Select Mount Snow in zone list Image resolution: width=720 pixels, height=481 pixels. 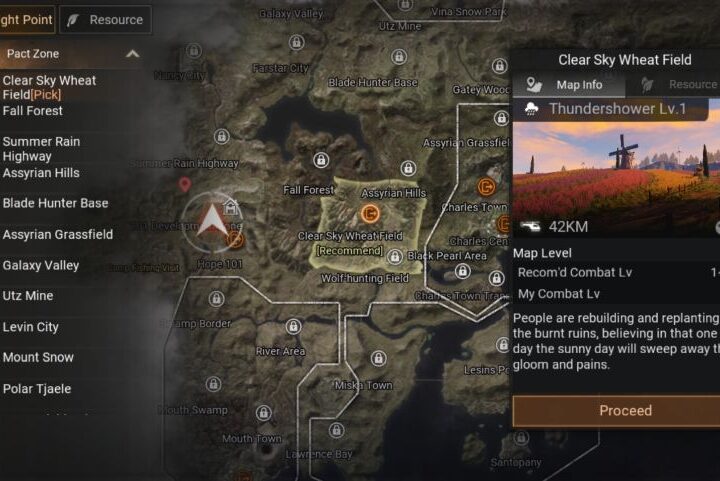click(38, 358)
